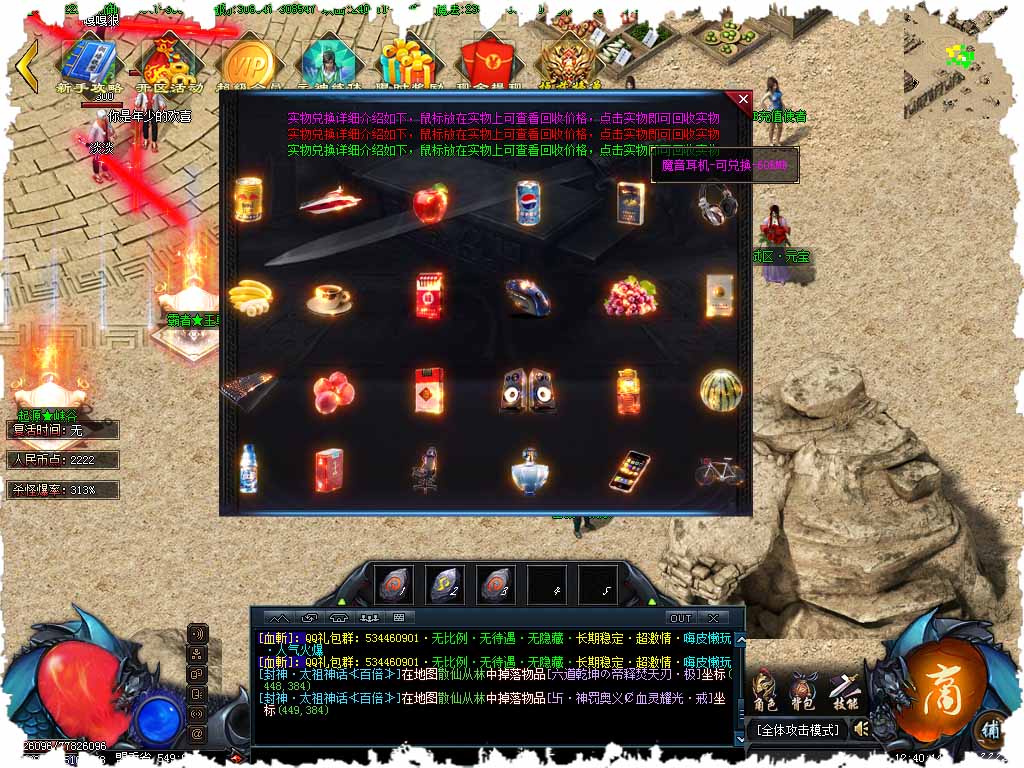Select the headphones item for exchange
The height and width of the screenshot is (768, 1024).
coord(717,203)
